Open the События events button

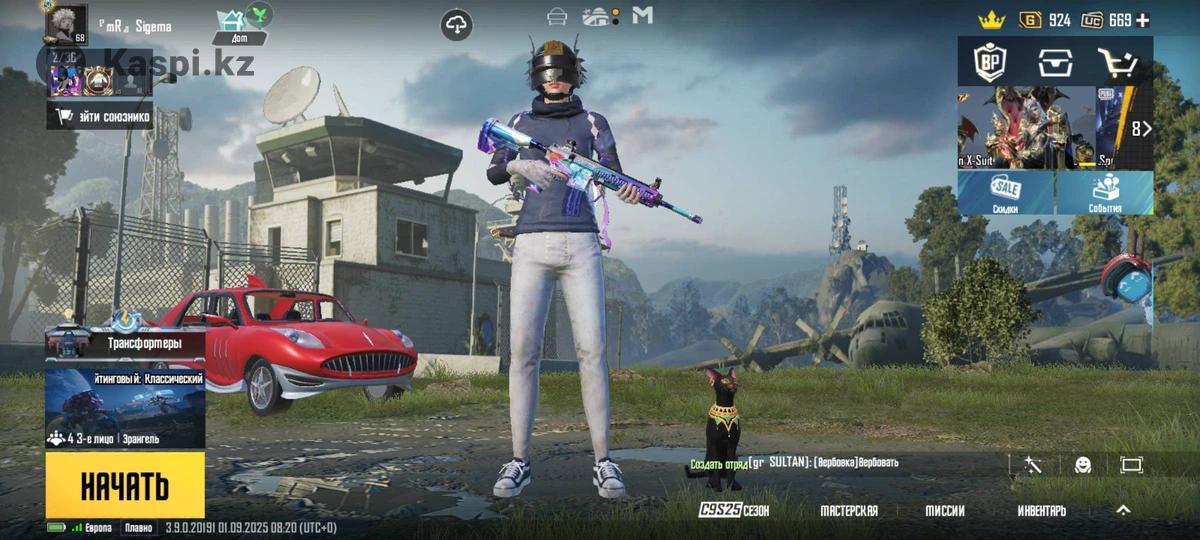(x=1105, y=192)
